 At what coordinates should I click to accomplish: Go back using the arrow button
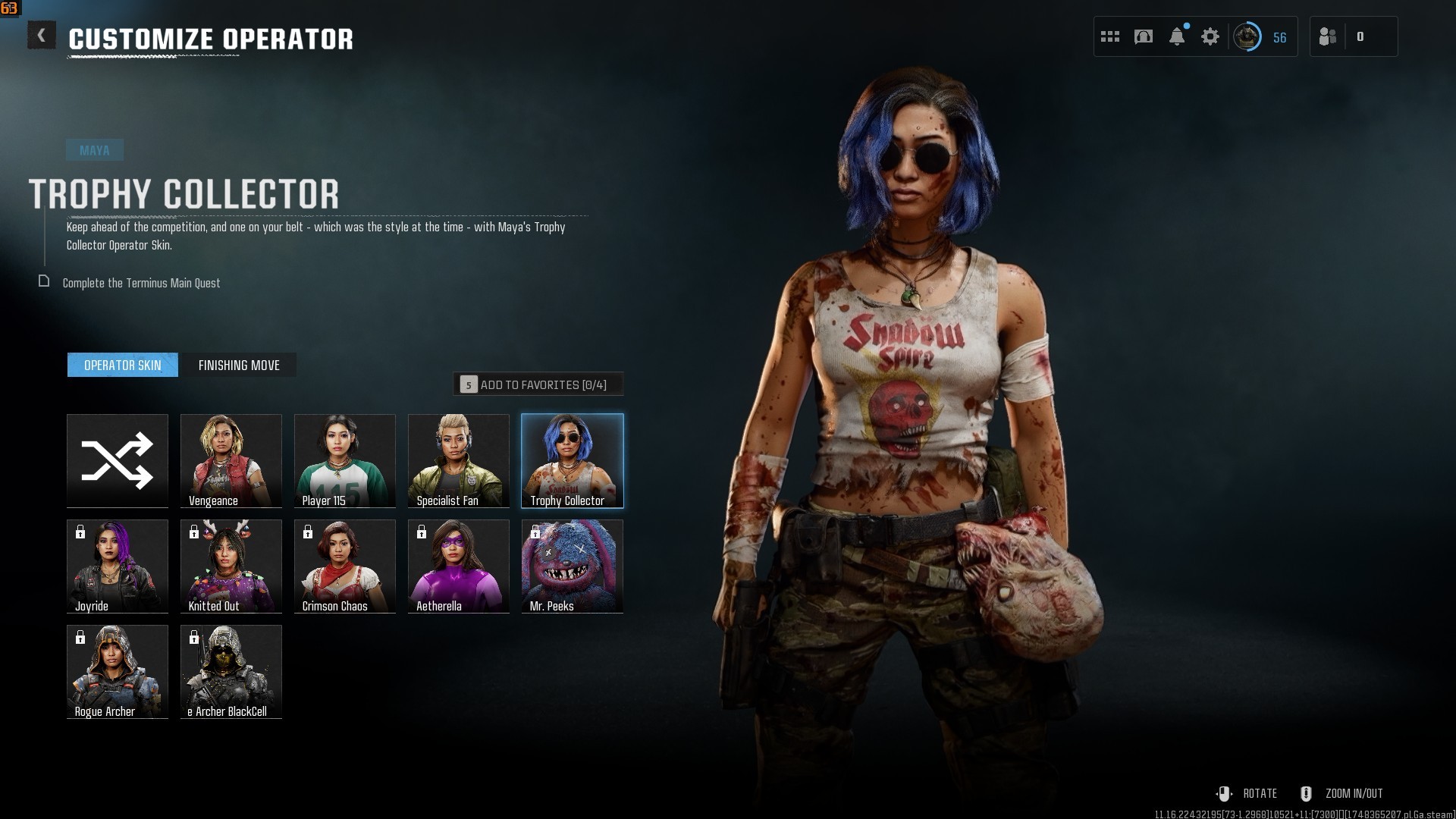pyautogui.click(x=42, y=36)
